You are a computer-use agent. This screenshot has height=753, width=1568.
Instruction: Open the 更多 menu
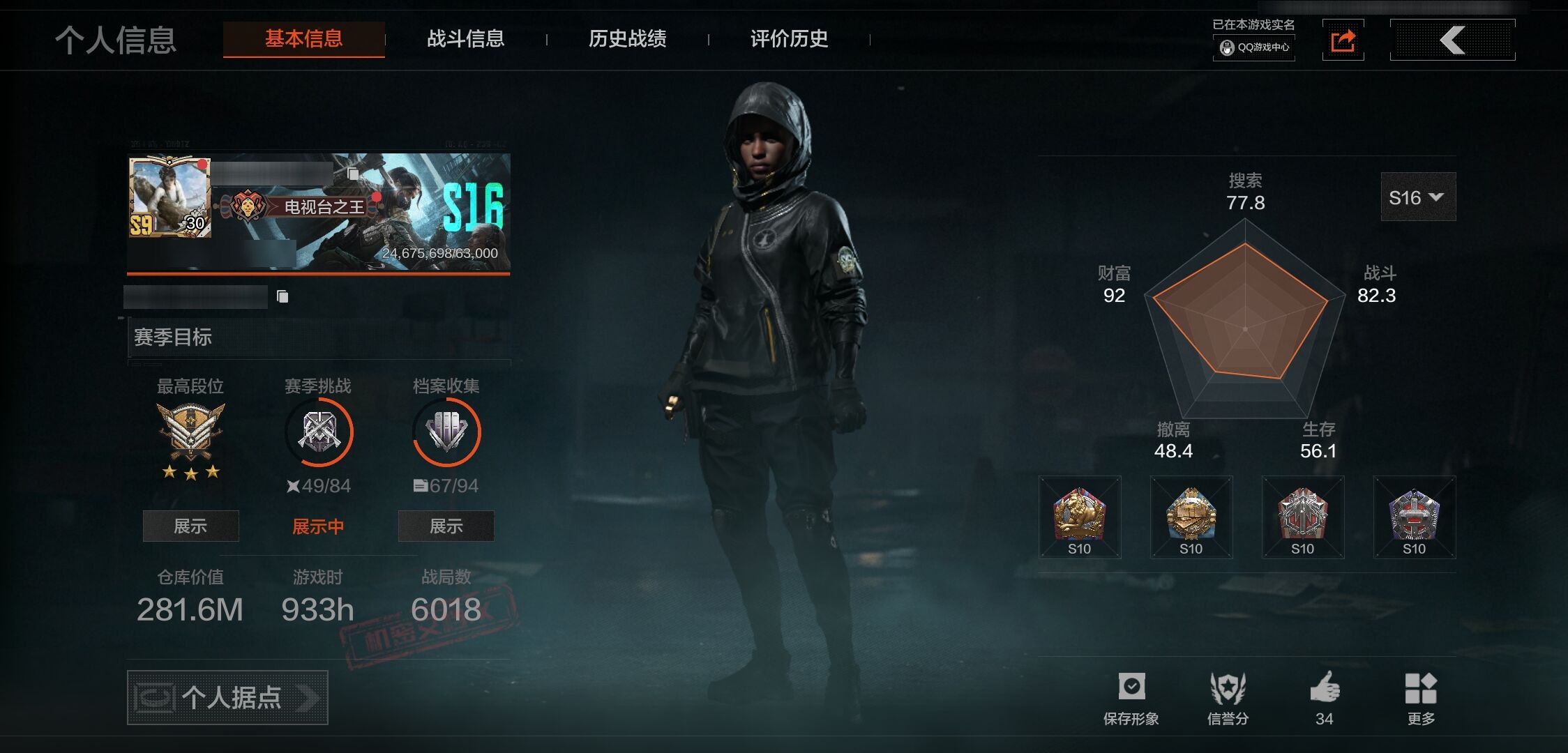pos(1421,689)
